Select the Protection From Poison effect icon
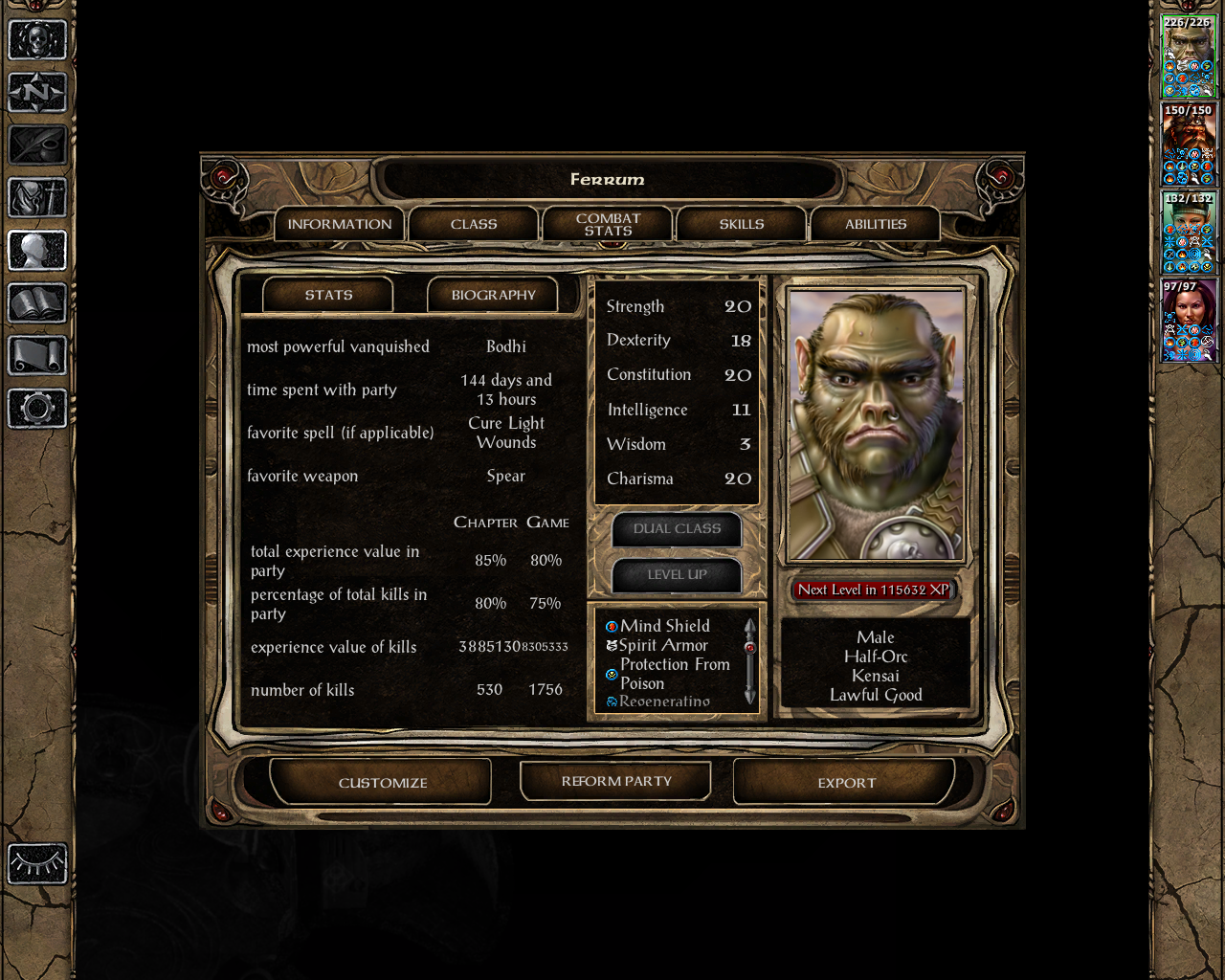 click(x=611, y=673)
